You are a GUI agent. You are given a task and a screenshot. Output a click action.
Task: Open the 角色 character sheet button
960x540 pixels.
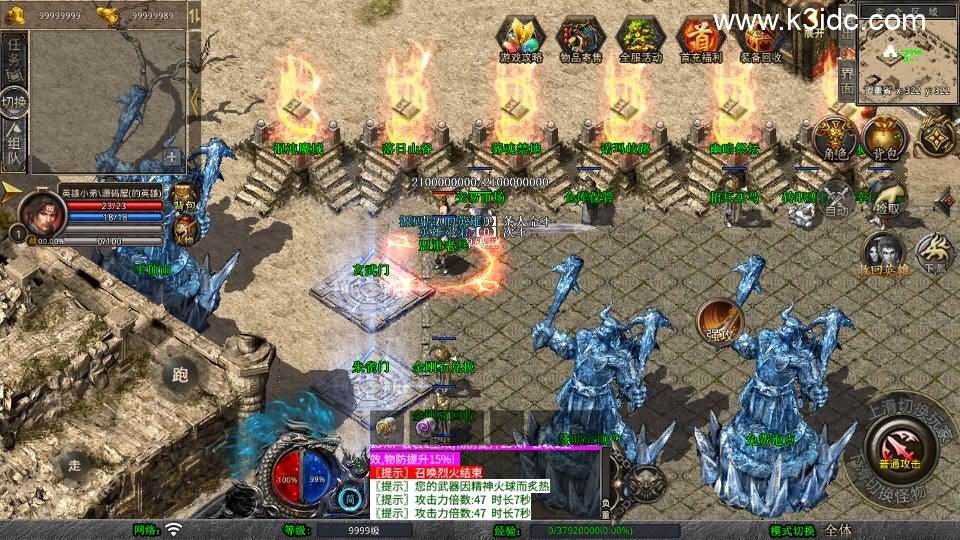[833, 139]
